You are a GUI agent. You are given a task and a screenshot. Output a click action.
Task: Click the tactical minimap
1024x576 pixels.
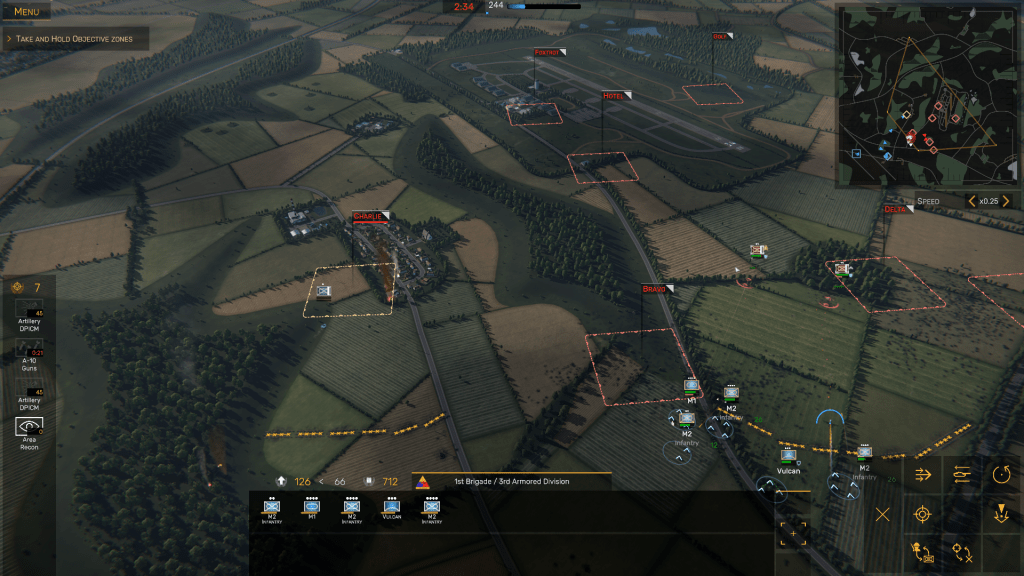tap(928, 96)
